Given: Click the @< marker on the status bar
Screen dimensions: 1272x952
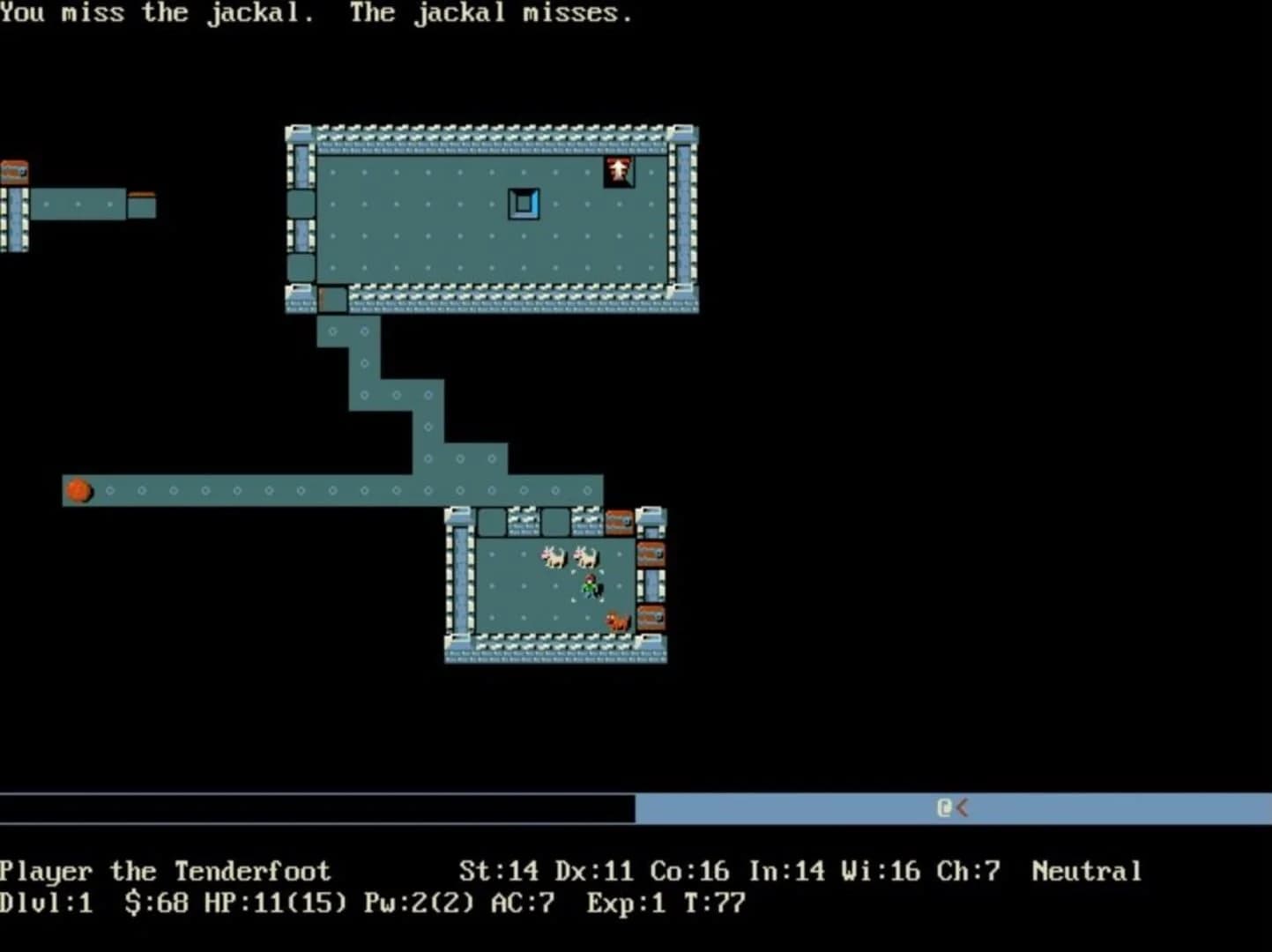Looking at the screenshot, I should pos(952,807).
